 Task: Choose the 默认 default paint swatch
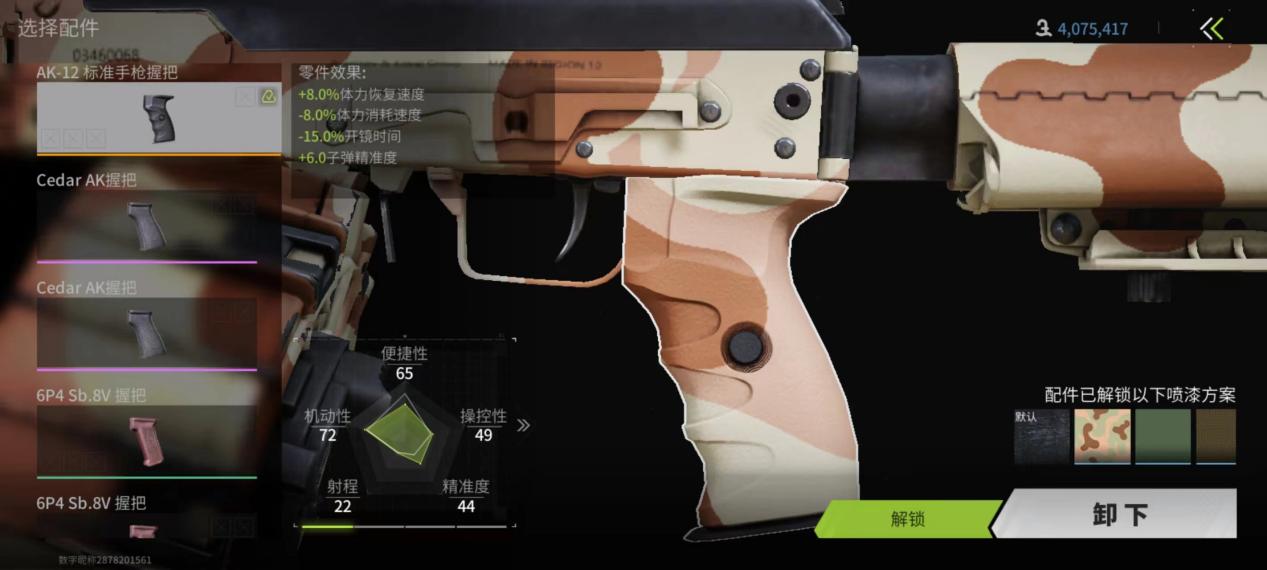tap(1041, 437)
